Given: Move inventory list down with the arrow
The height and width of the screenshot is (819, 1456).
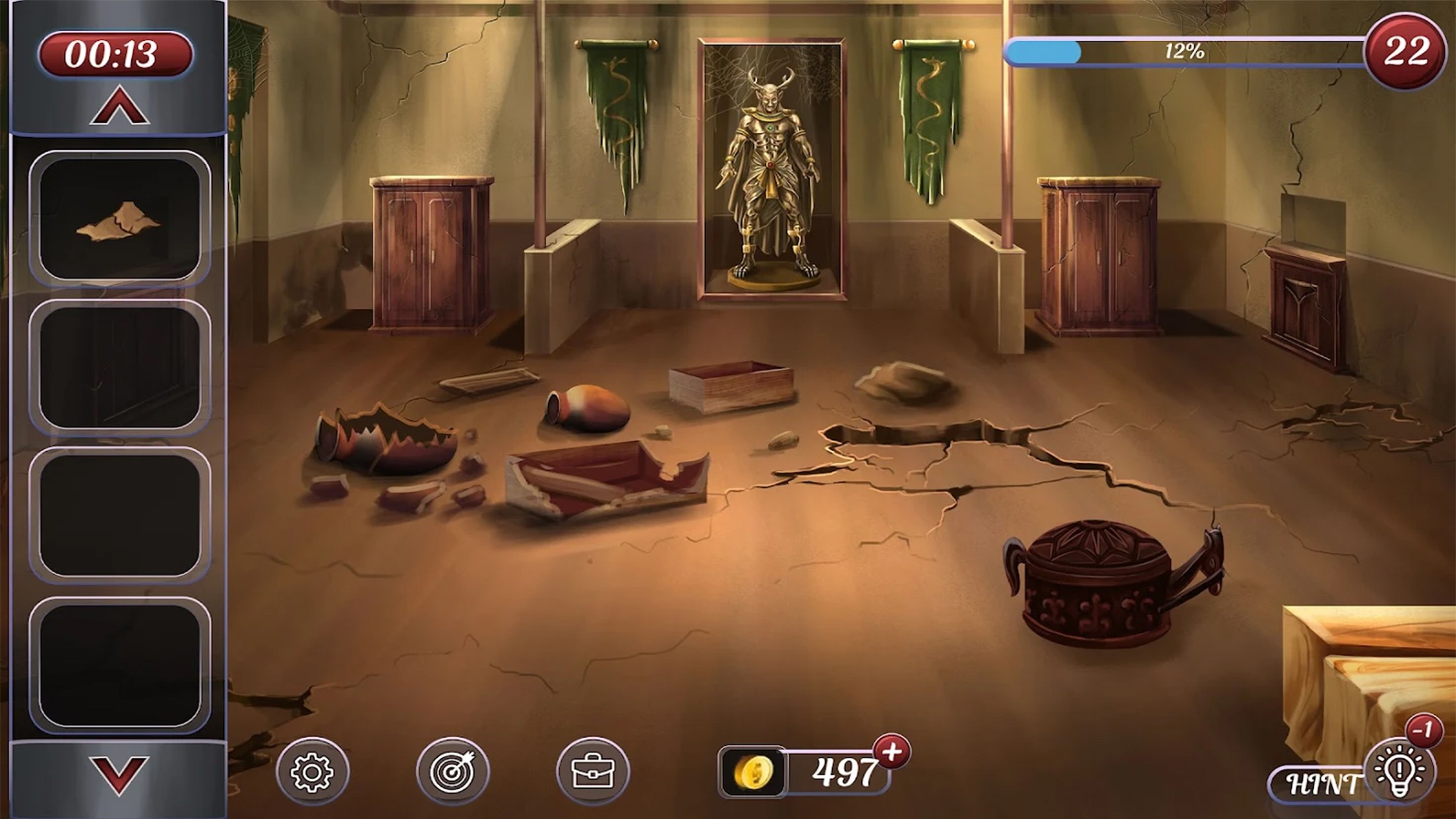Looking at the screenshot, I should pos(119,775).
